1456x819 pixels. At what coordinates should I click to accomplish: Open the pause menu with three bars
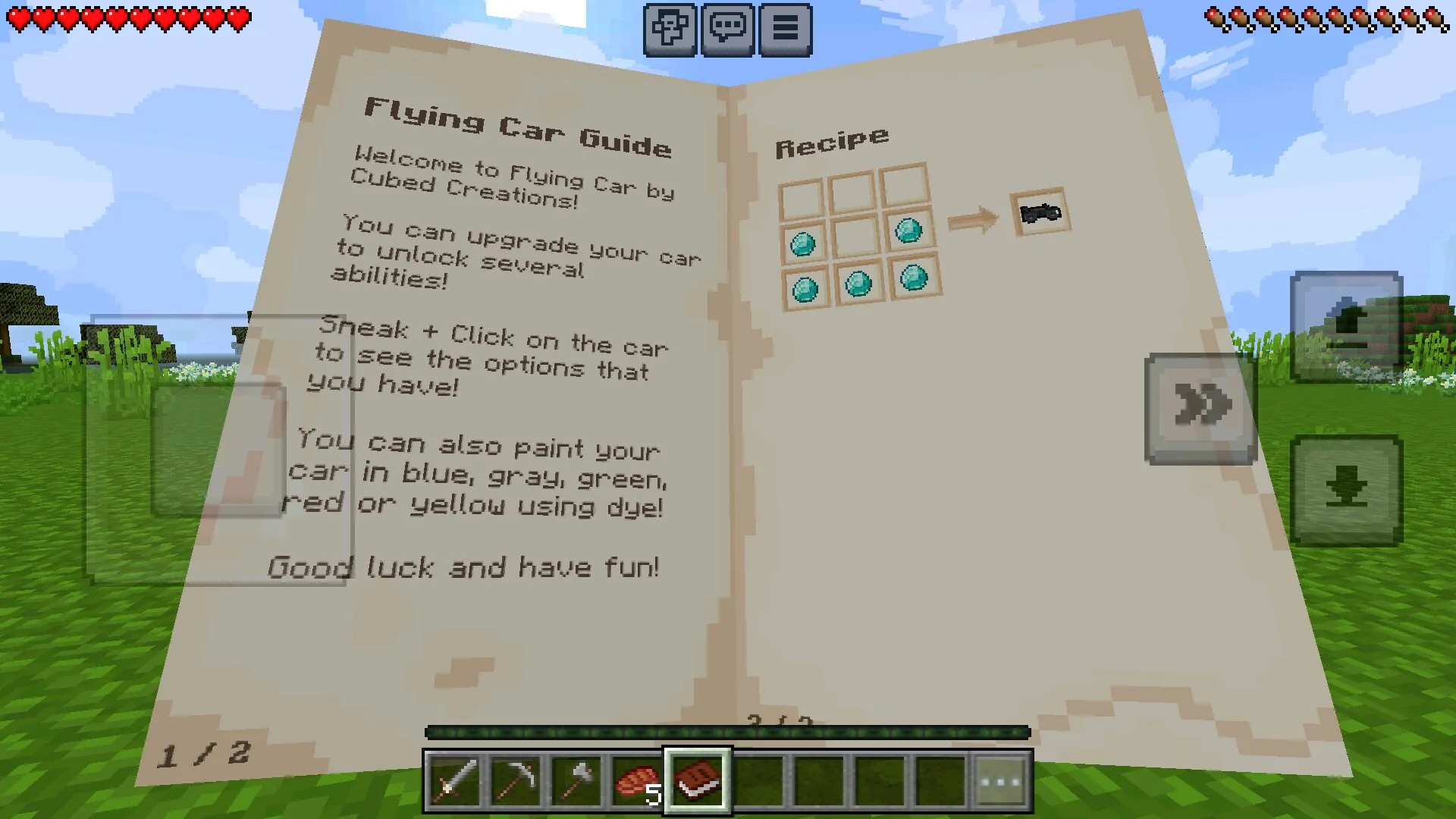point(785,30)
